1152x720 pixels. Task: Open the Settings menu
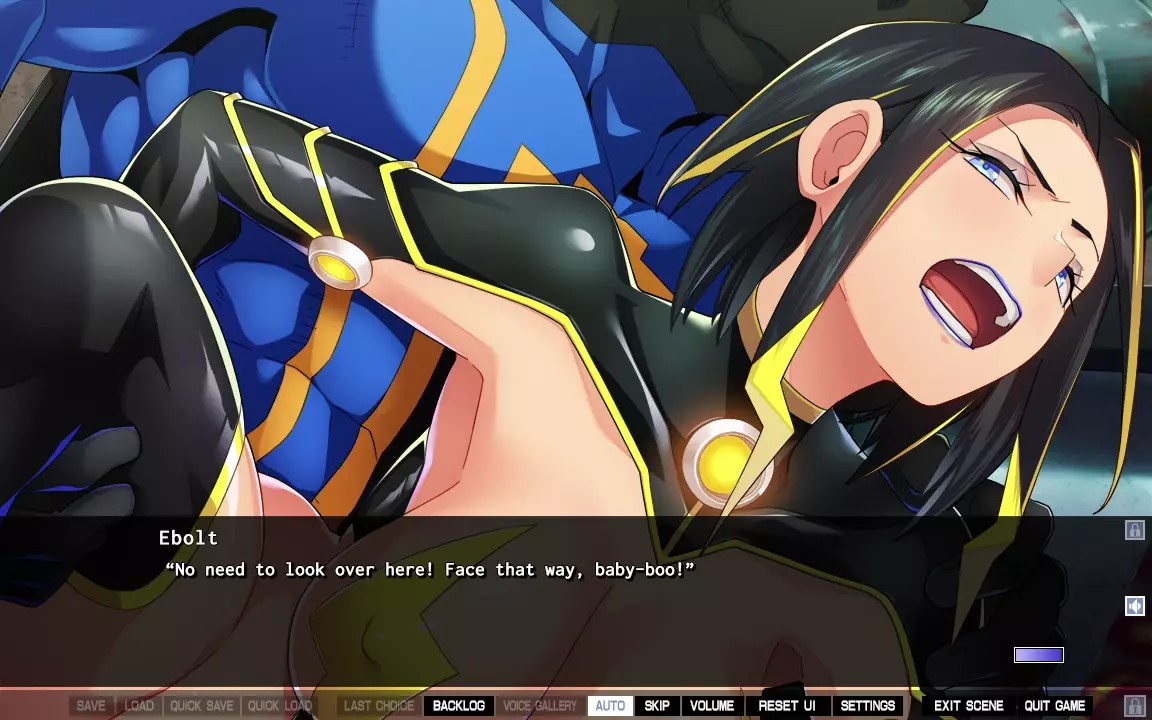(x=867, y=706)
